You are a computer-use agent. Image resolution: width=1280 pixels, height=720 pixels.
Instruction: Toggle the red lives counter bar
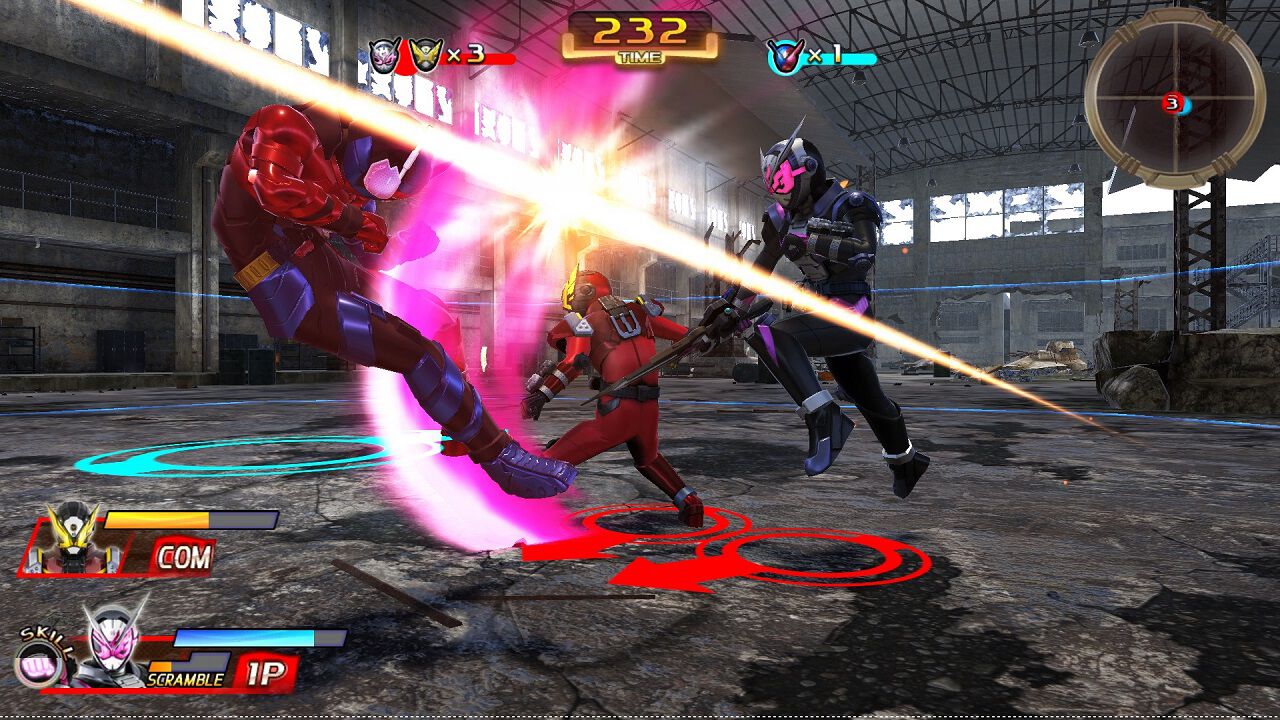tap(480, 58)
